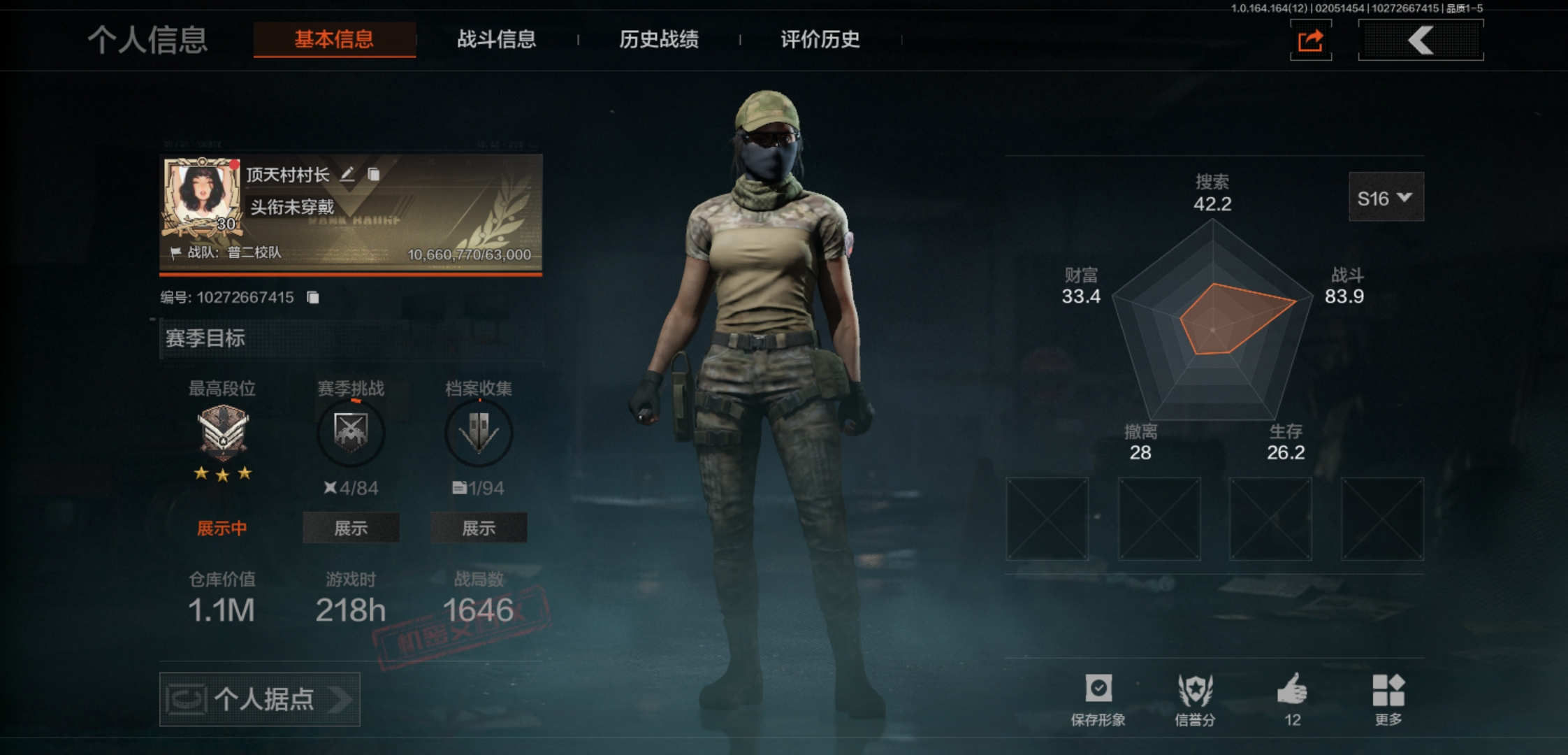Click the share icon at top right
This screenshot has width=1568, height=755.
tap(1309, 40)
